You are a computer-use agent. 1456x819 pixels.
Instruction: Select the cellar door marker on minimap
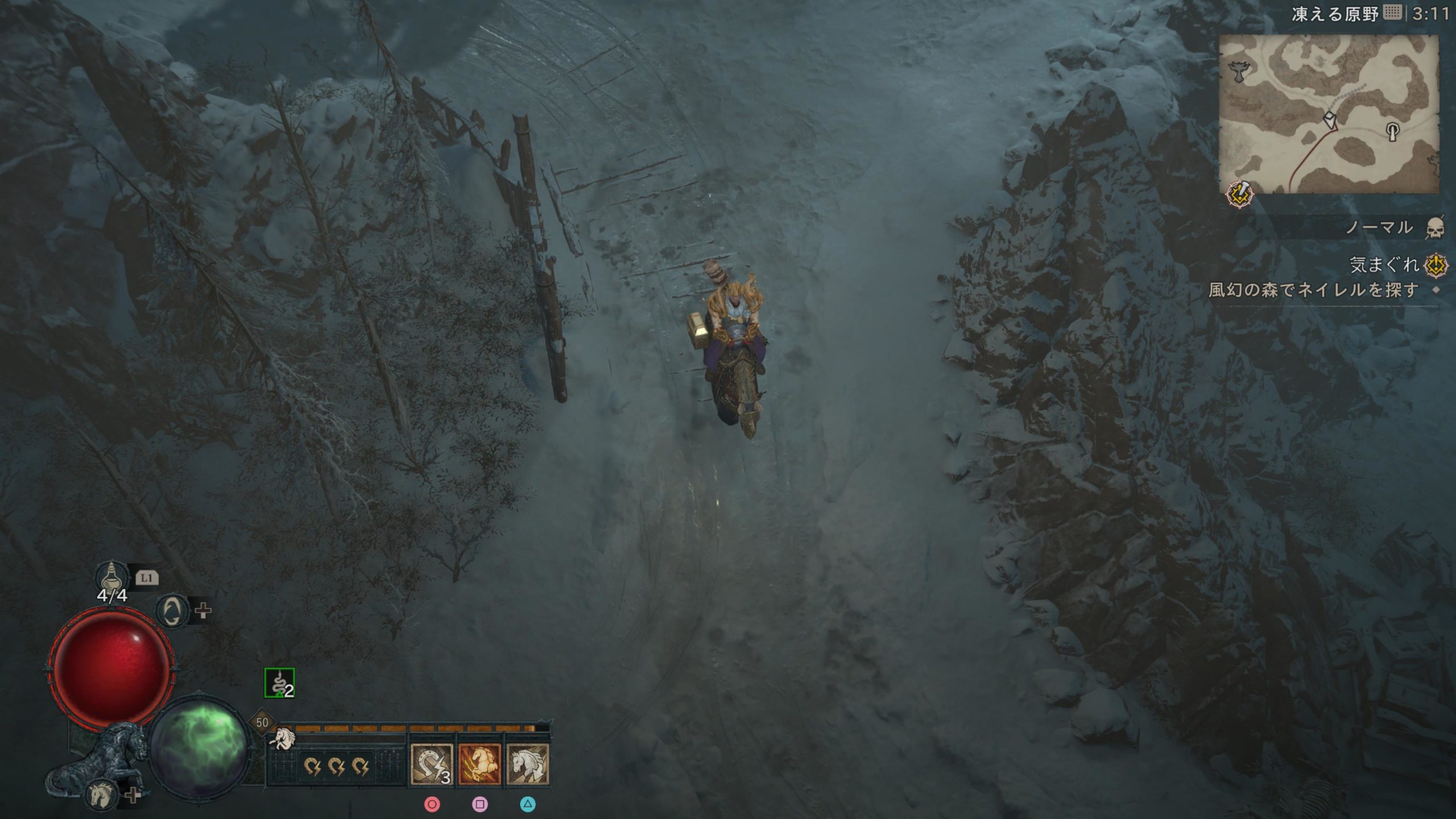pyautogui.click(x=1393, y=132)
